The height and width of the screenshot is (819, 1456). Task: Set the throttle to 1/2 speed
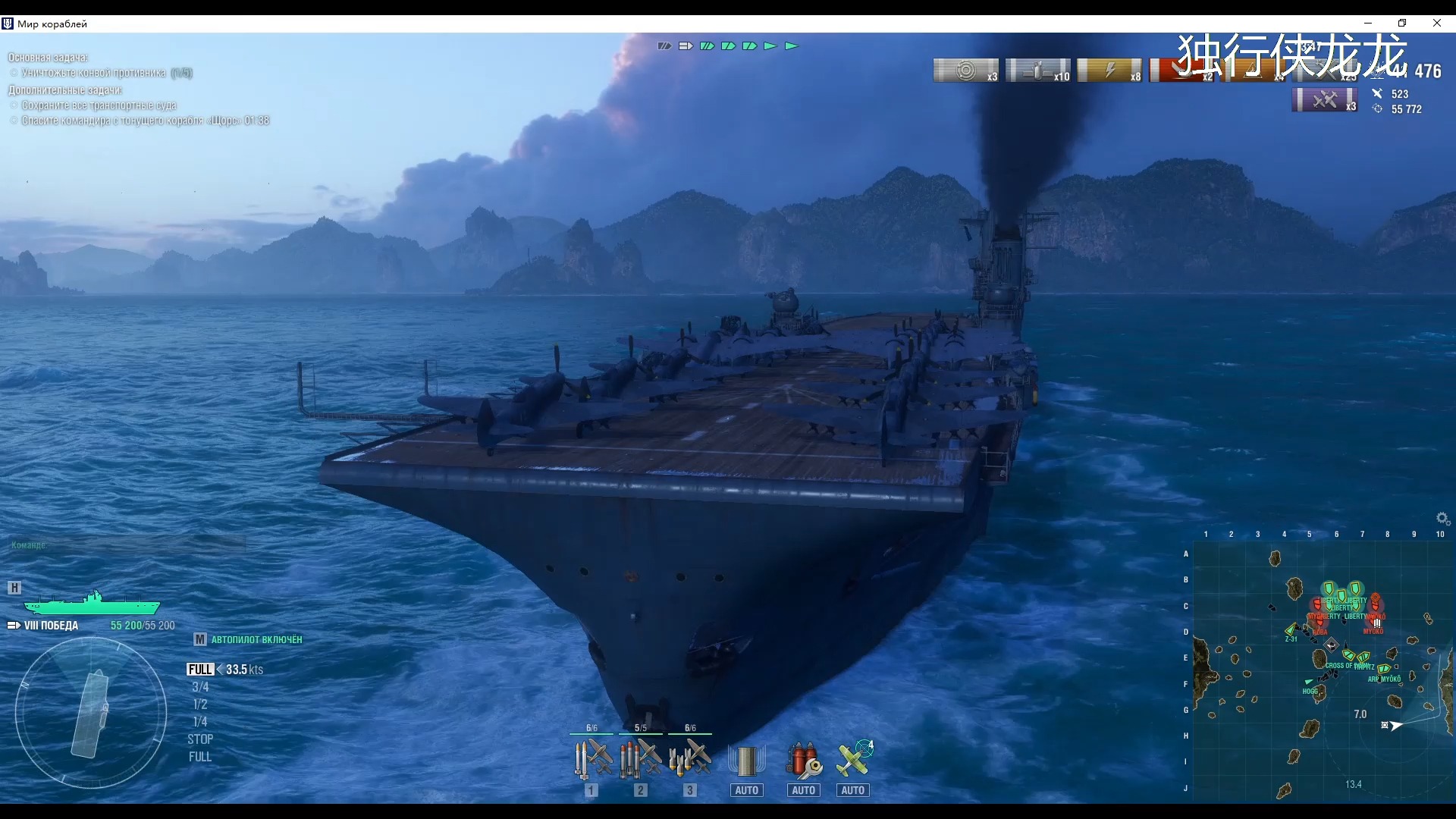[x=200, y=704]
